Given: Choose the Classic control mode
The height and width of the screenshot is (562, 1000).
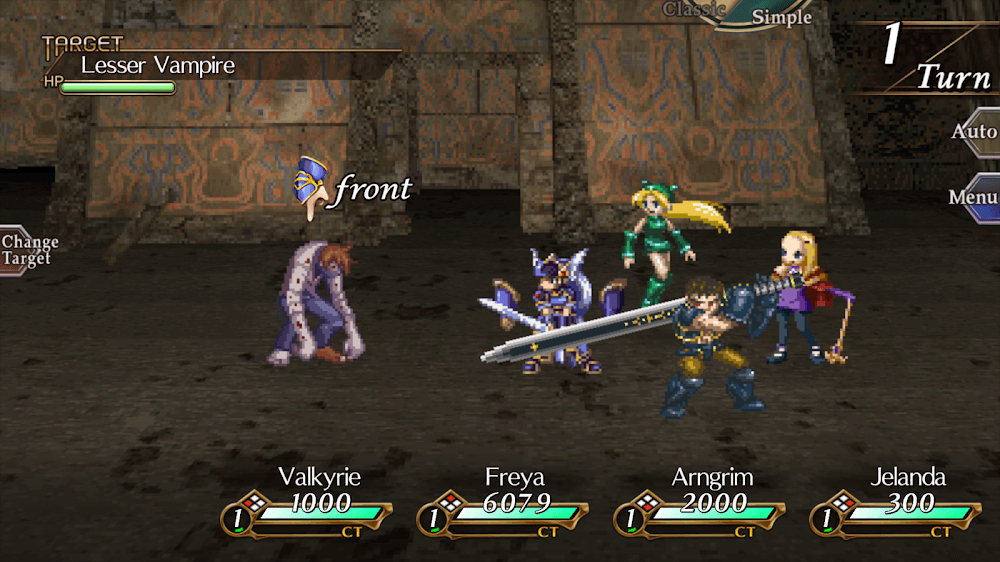Looking at the screenshot, I should coord(694,9).
